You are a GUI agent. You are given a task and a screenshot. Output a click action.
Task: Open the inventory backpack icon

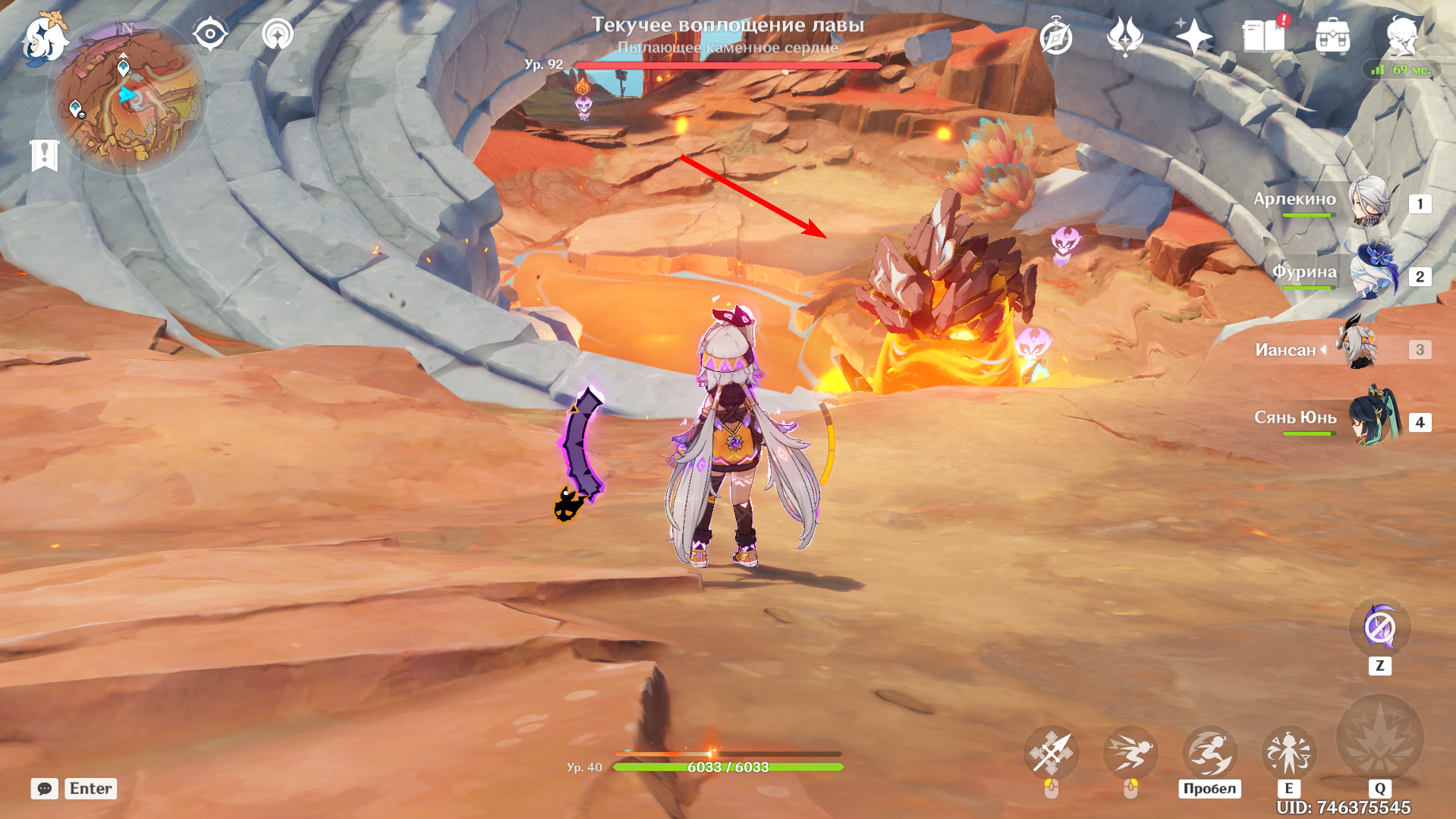tap(1333, 36)
